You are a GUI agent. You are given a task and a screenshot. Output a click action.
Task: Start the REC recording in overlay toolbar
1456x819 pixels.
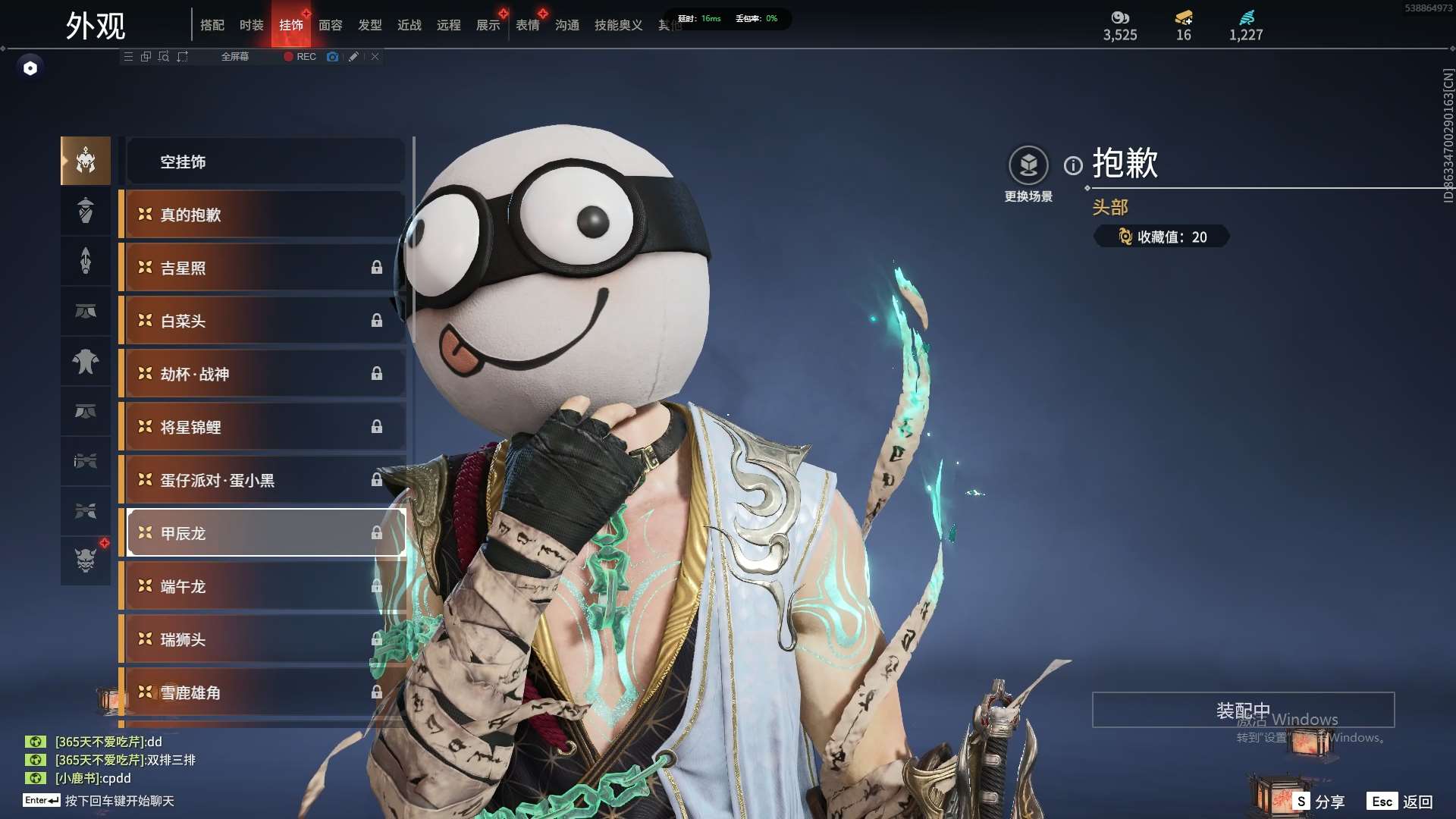(300, 57)
